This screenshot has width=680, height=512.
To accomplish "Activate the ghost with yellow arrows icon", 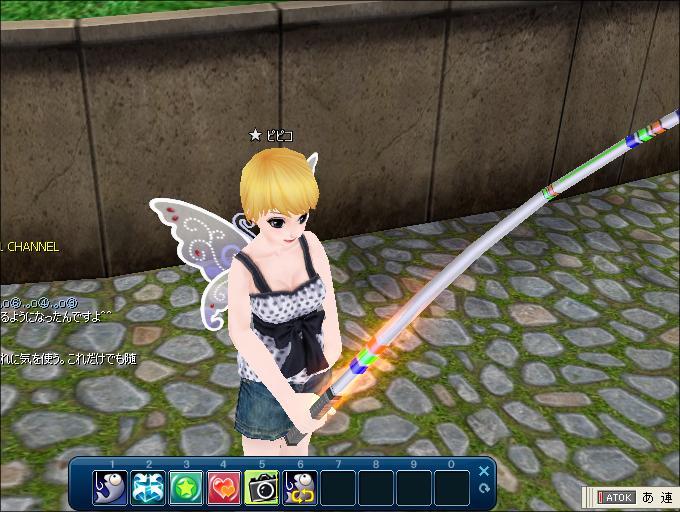I will point(300,487).
